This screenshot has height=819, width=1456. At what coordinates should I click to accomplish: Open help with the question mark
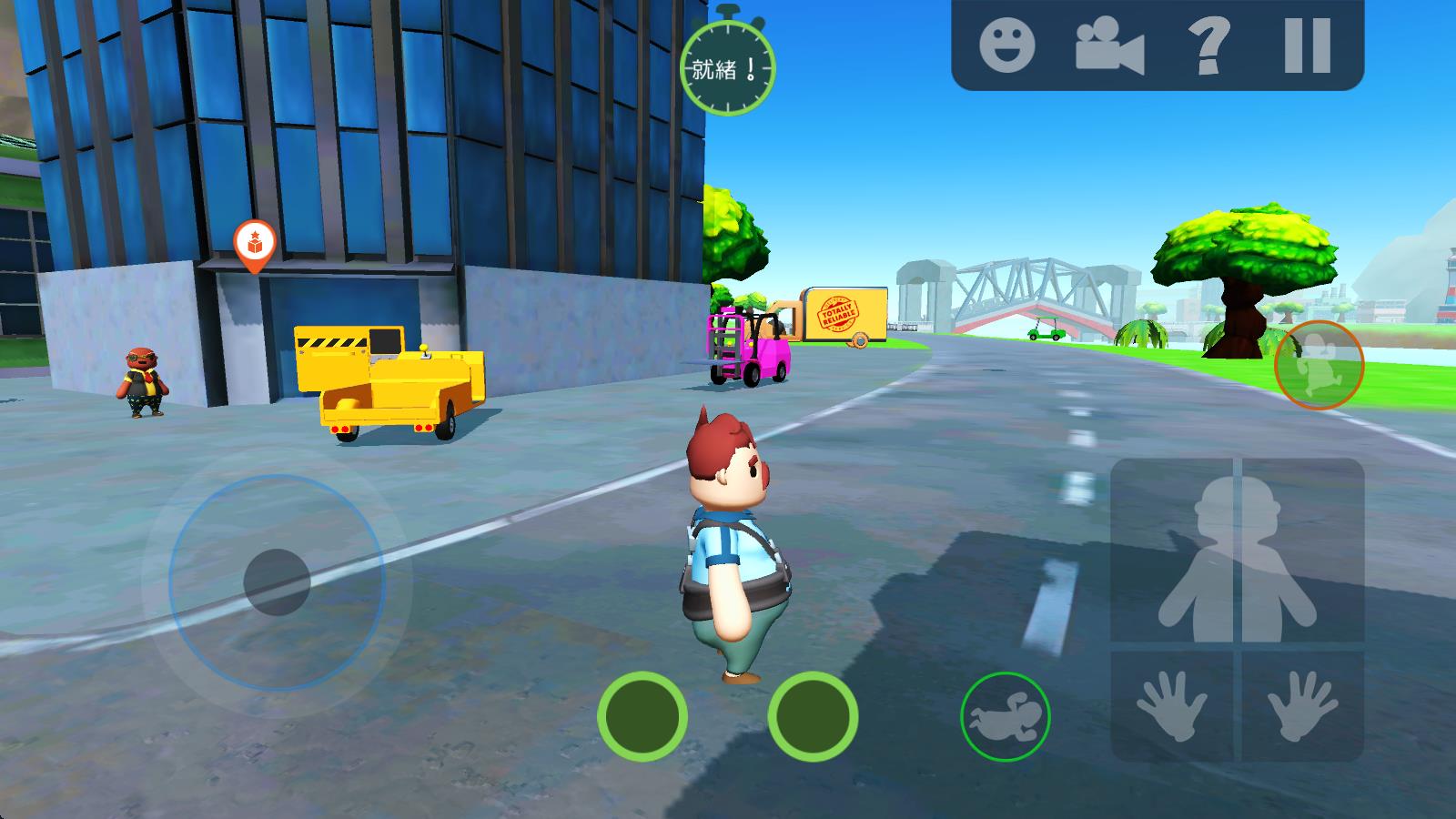click(1208, 45)
